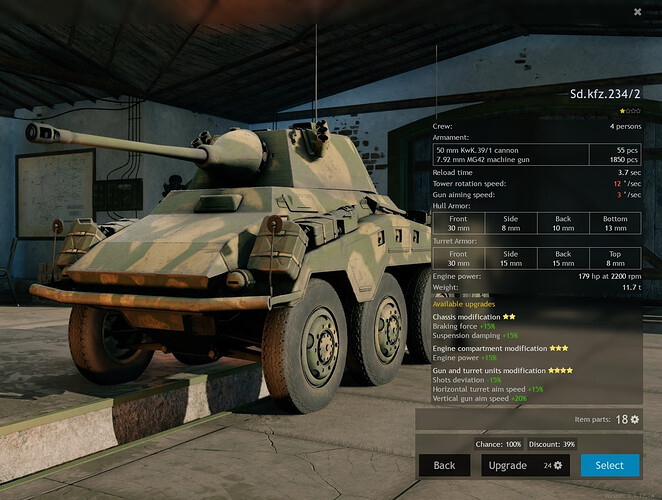The width and height of the screenshot is (662, 500).
Task: Go back with the Back button
Action: pos(444,465)
